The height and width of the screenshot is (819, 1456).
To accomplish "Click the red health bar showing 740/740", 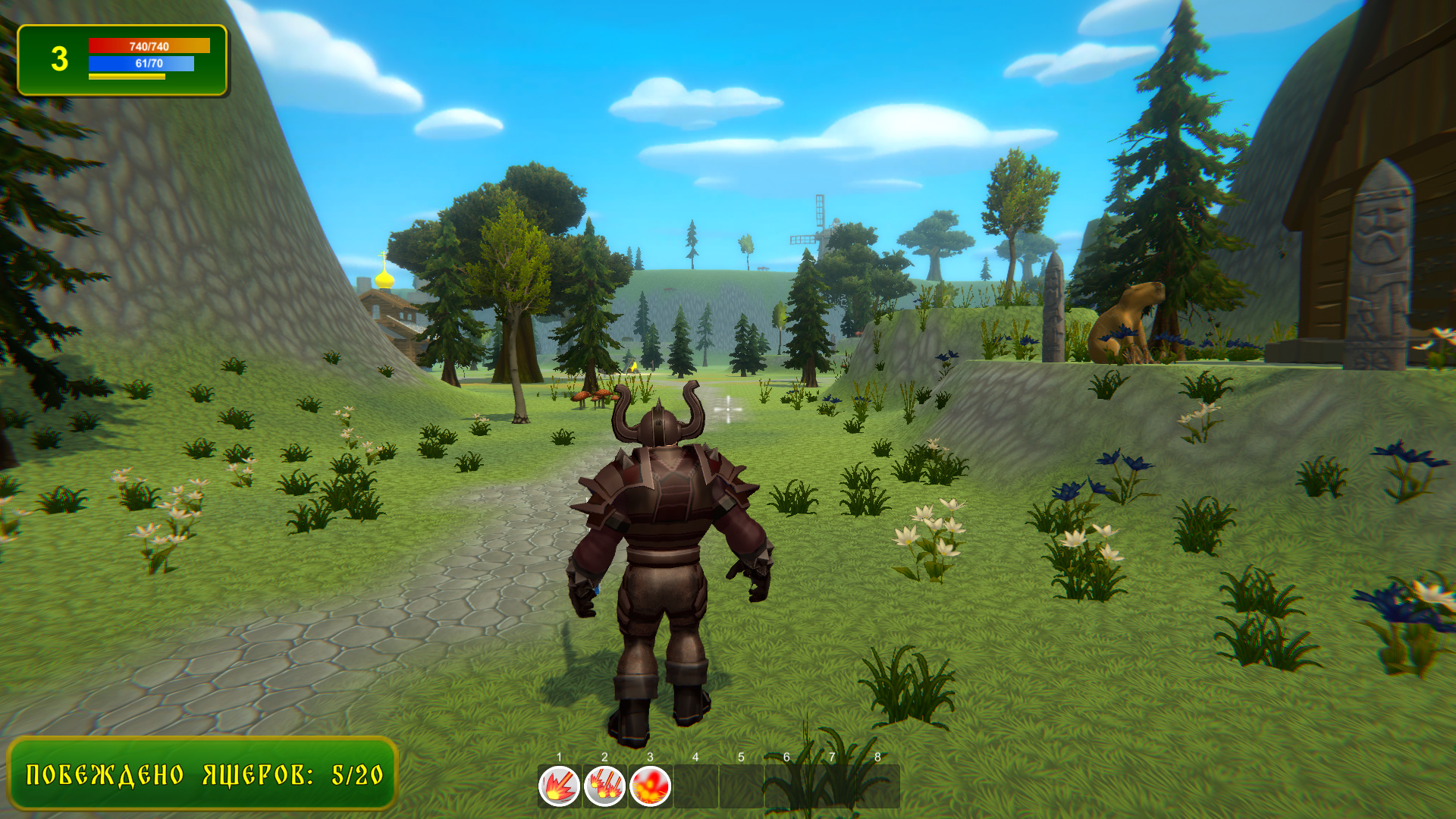I will click(x=148, y=46).
